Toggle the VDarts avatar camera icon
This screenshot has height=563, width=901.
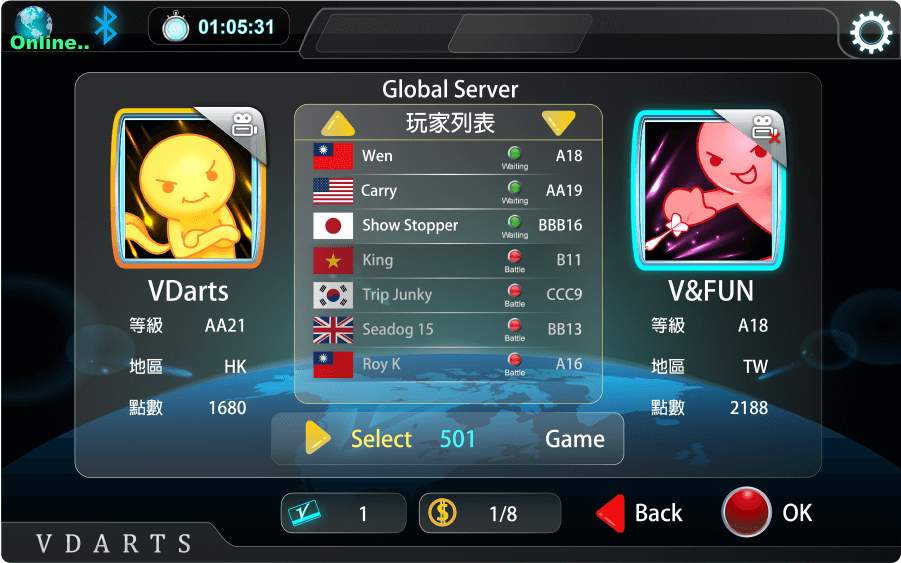click(x=243, y=126)
